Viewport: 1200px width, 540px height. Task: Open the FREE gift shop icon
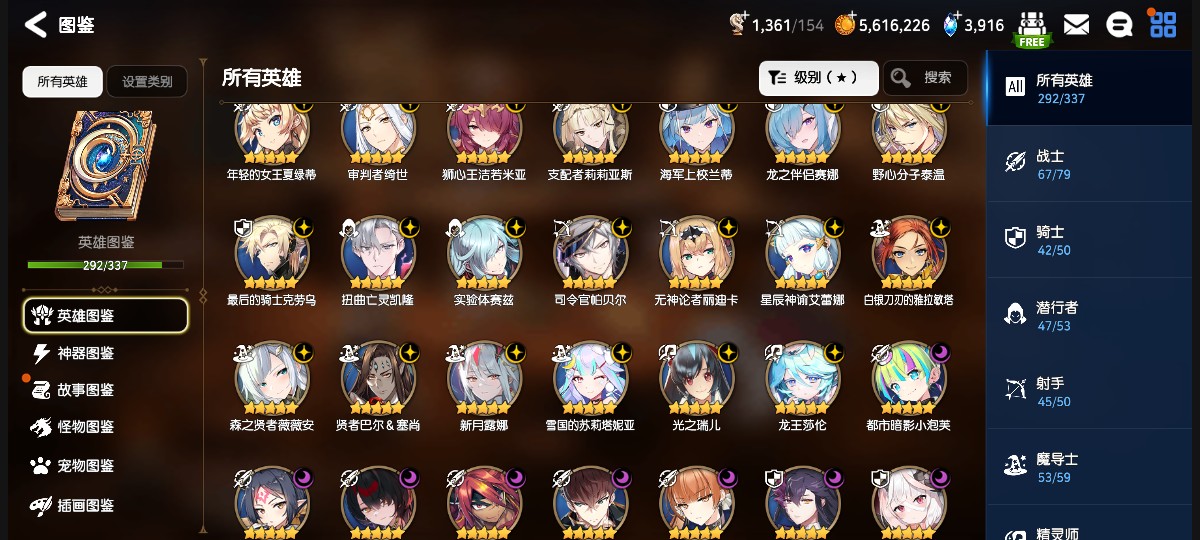[1031, 28]
